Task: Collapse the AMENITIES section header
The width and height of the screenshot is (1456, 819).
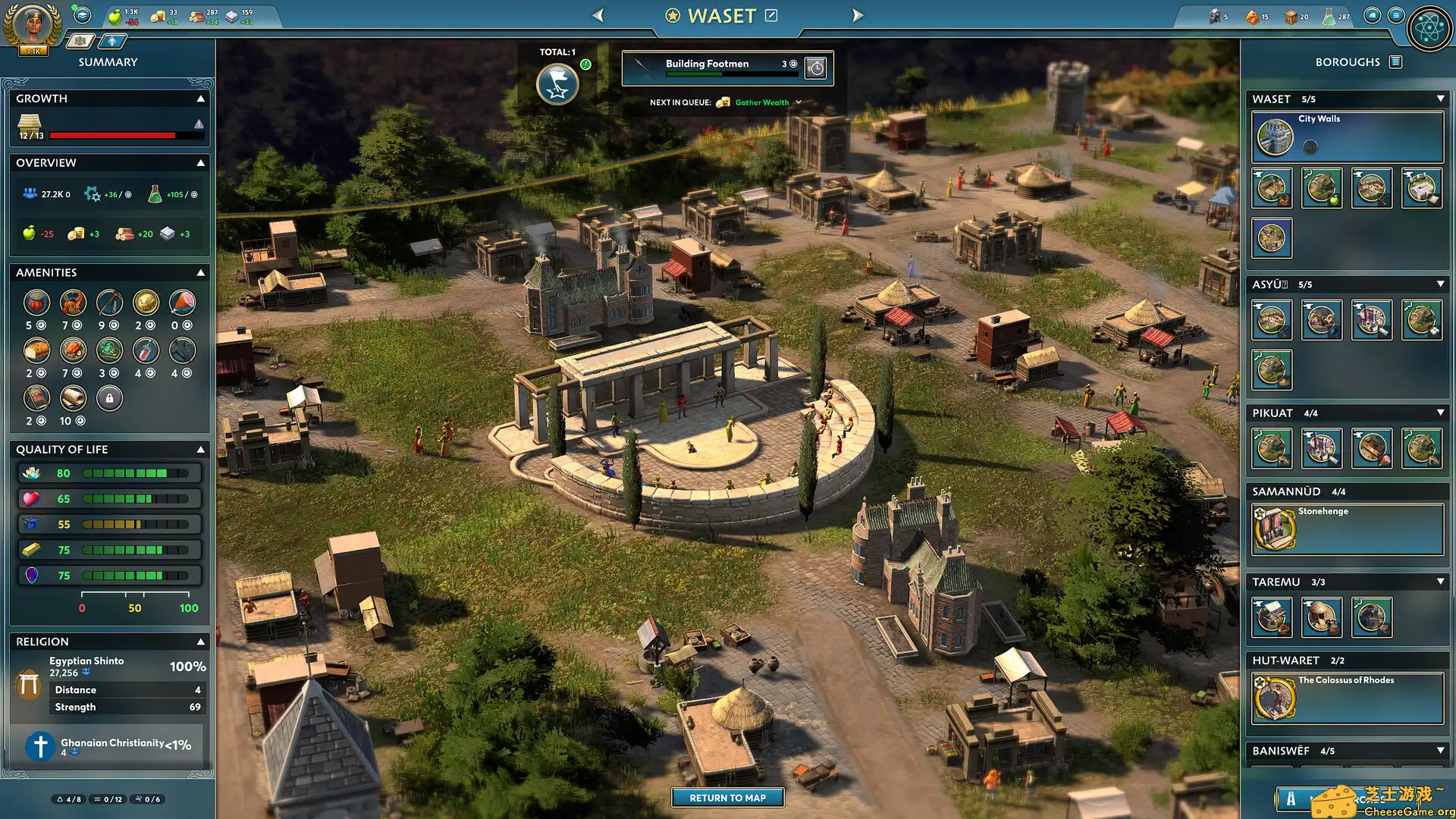Action: (x=201, y=271)
